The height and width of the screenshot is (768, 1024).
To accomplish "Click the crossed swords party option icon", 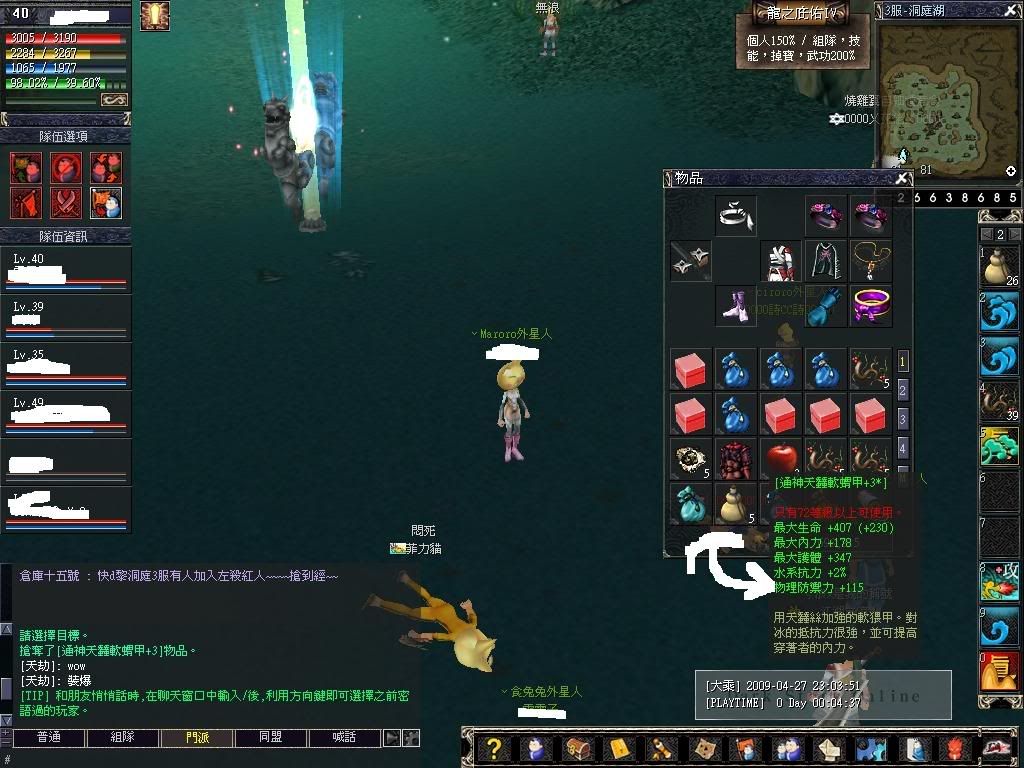I will tap(66, 202).
